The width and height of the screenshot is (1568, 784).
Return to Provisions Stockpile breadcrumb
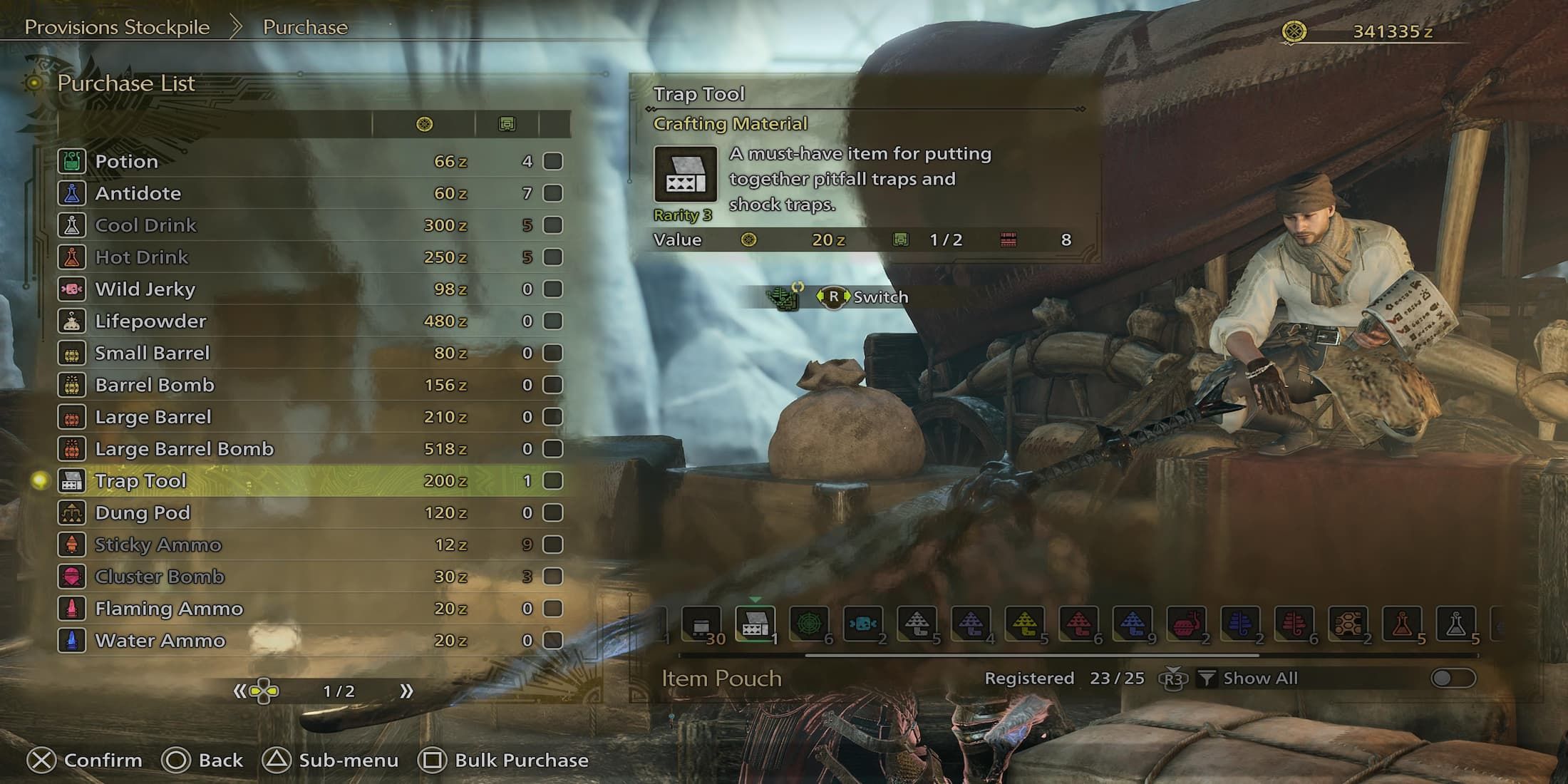(118, 27)
